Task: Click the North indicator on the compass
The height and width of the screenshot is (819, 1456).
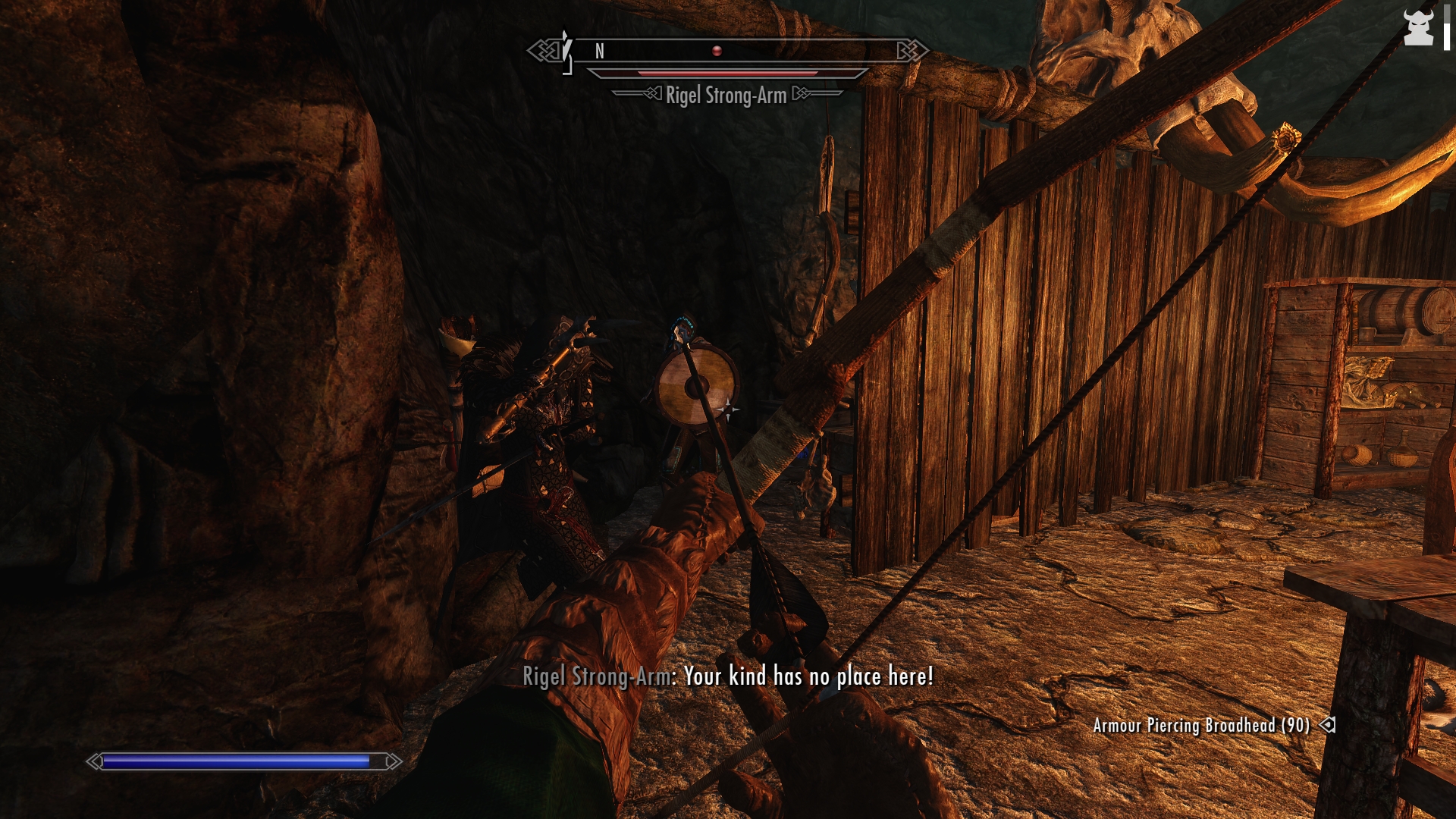Action: tap(600, 51)
